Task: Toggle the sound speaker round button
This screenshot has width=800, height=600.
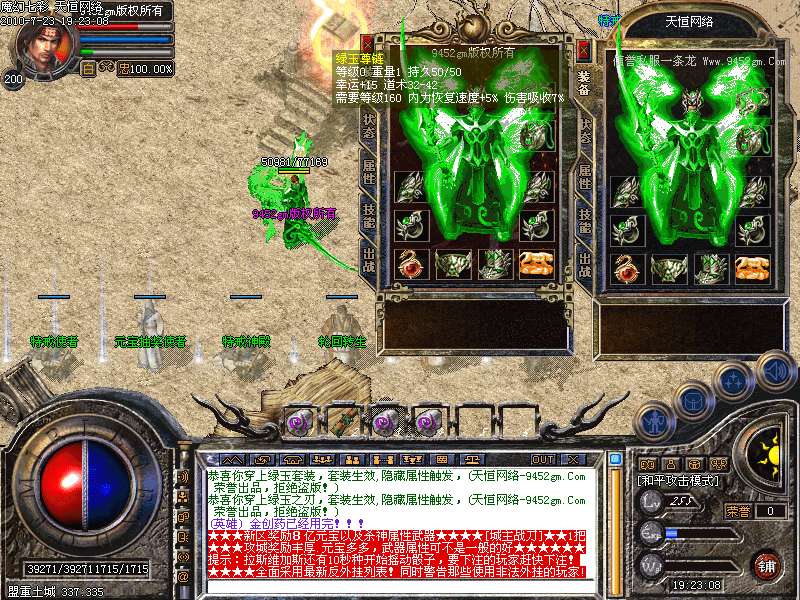Action: pyautogui.click(x=776, y=370)
